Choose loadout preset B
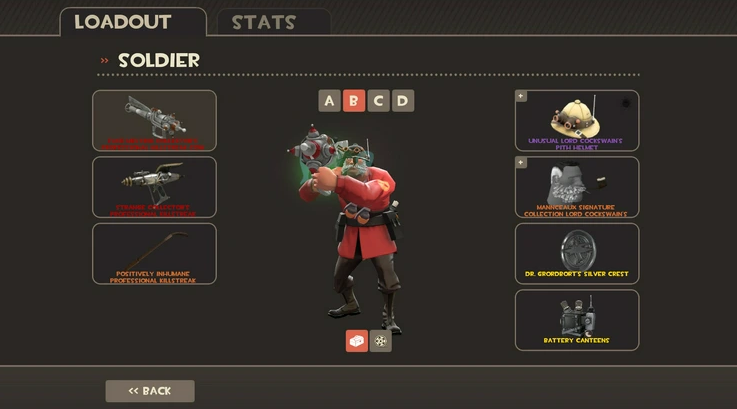The image size is (737, 409). pos(354,101)
